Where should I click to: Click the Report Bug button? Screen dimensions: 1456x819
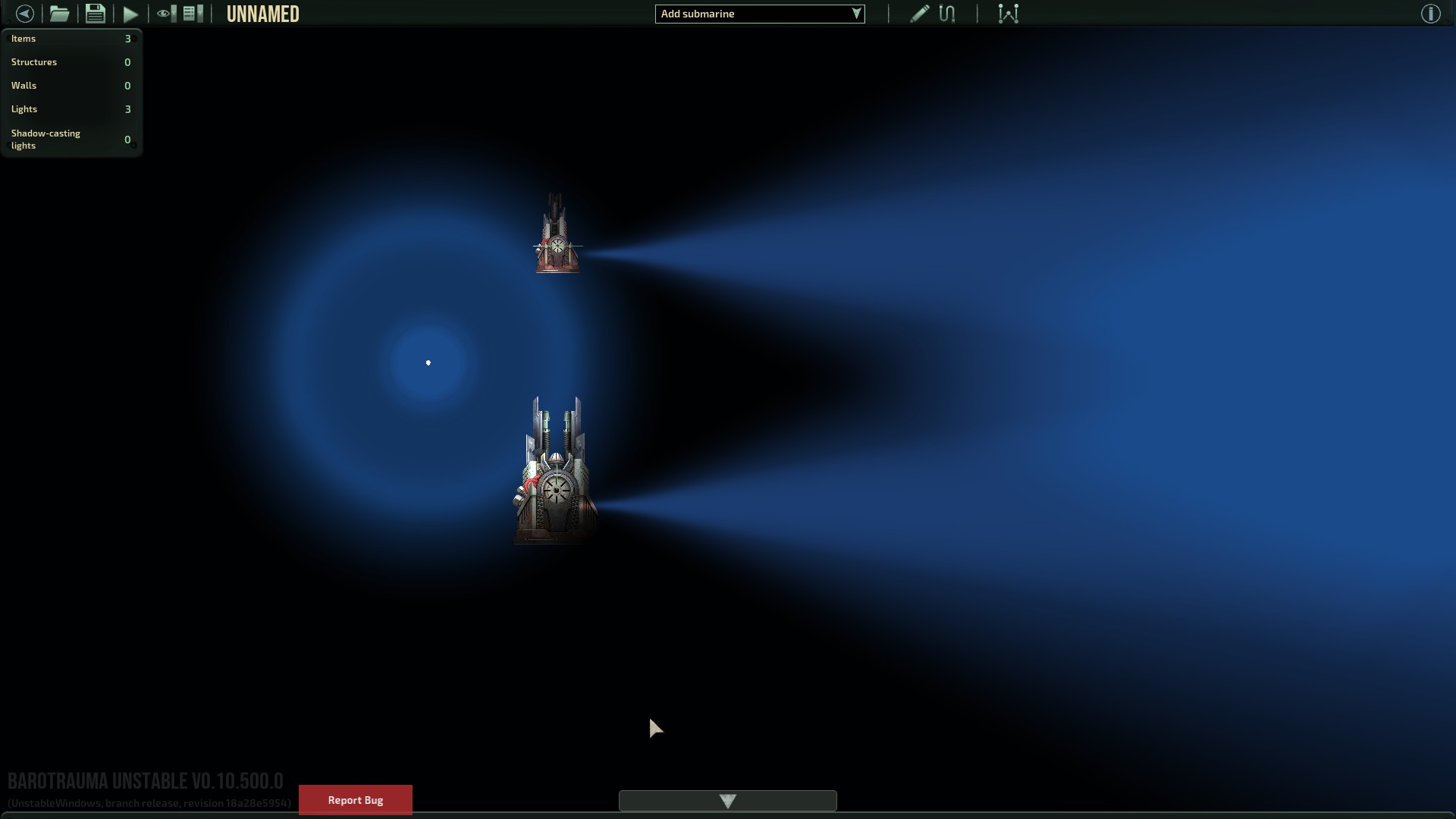[355, 799]
